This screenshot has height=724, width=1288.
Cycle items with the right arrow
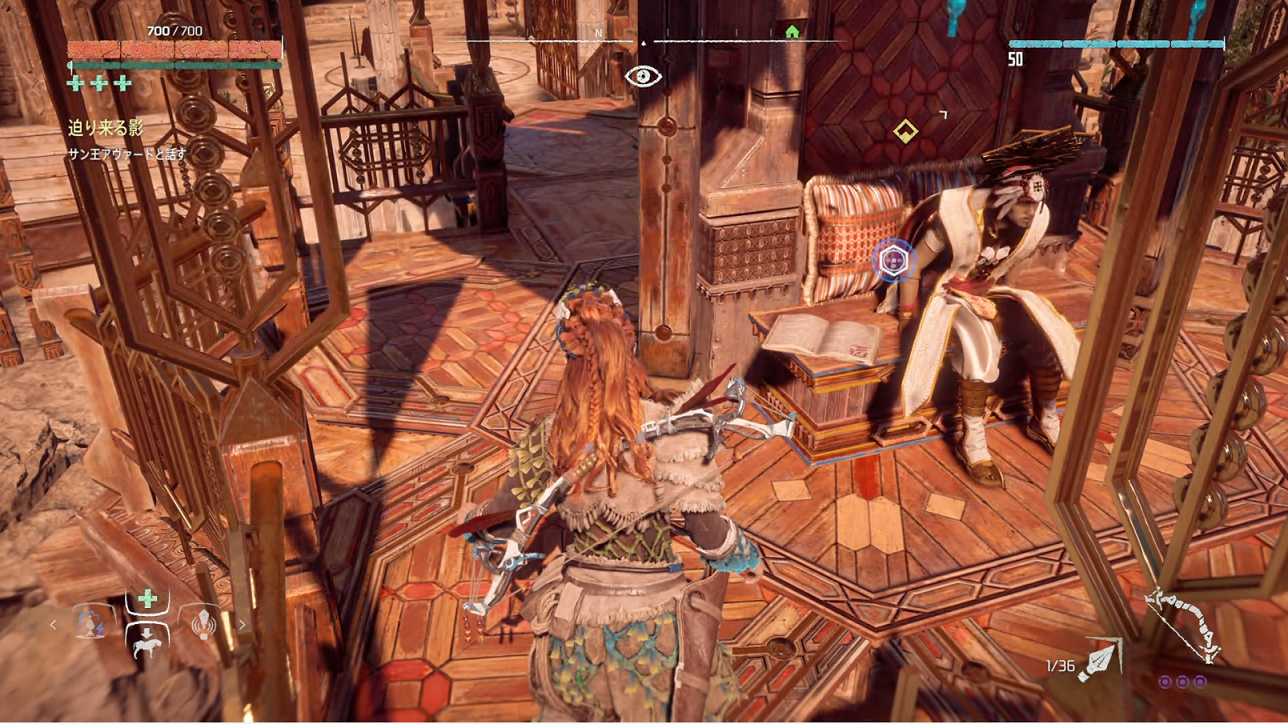coord(242,626)
